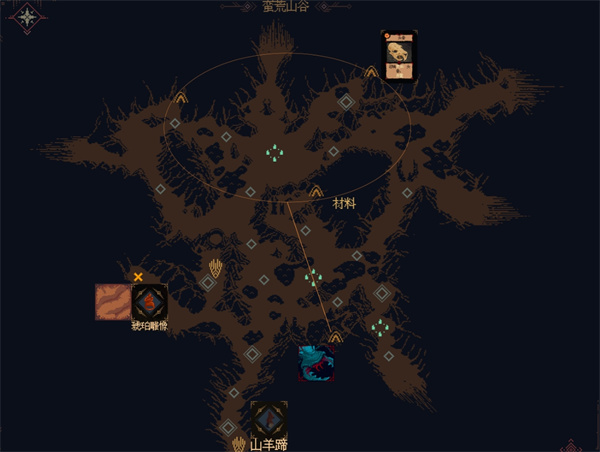The image size is (600, 452).
Task: Open the orange striped terrain tile
Action: [x=112, y=301]
